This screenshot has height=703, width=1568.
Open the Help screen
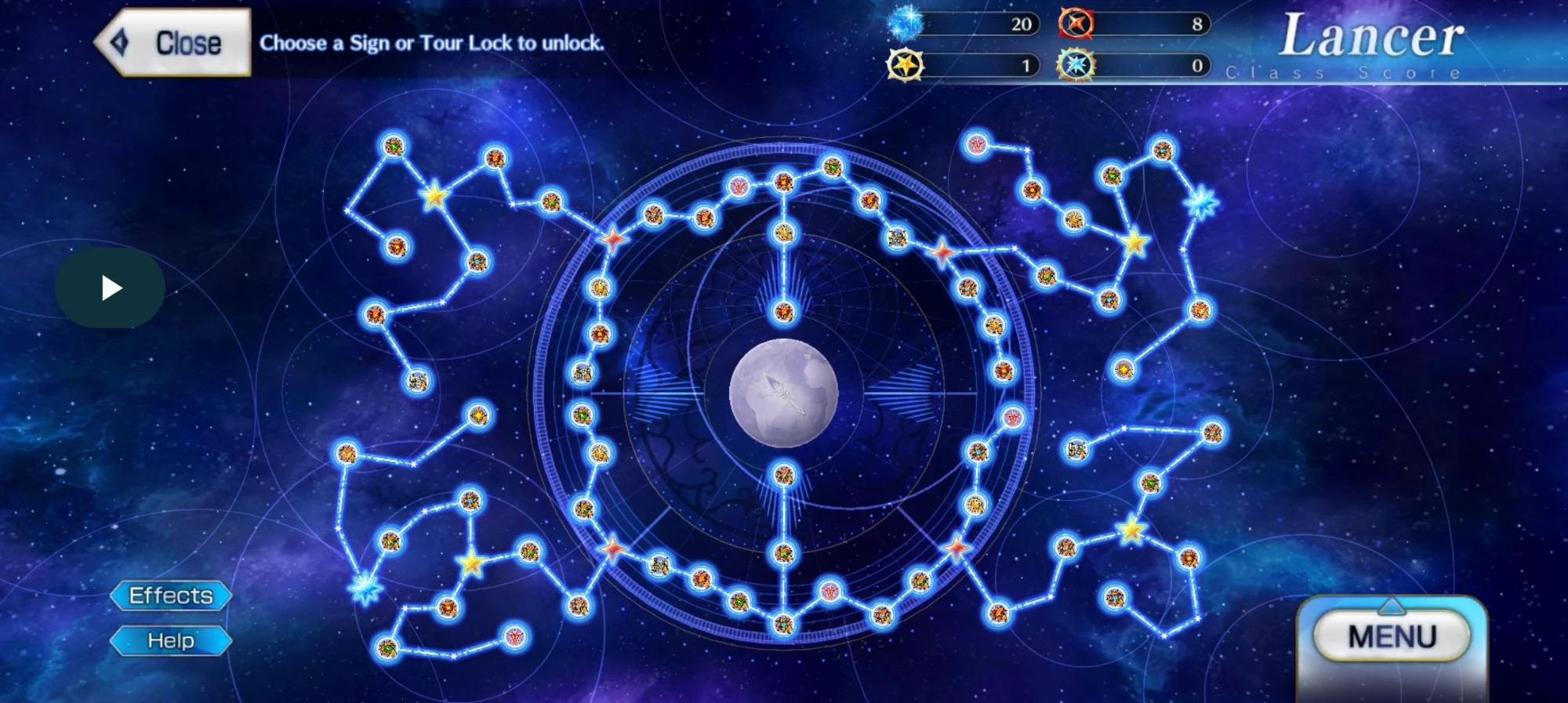coord(171,640)
